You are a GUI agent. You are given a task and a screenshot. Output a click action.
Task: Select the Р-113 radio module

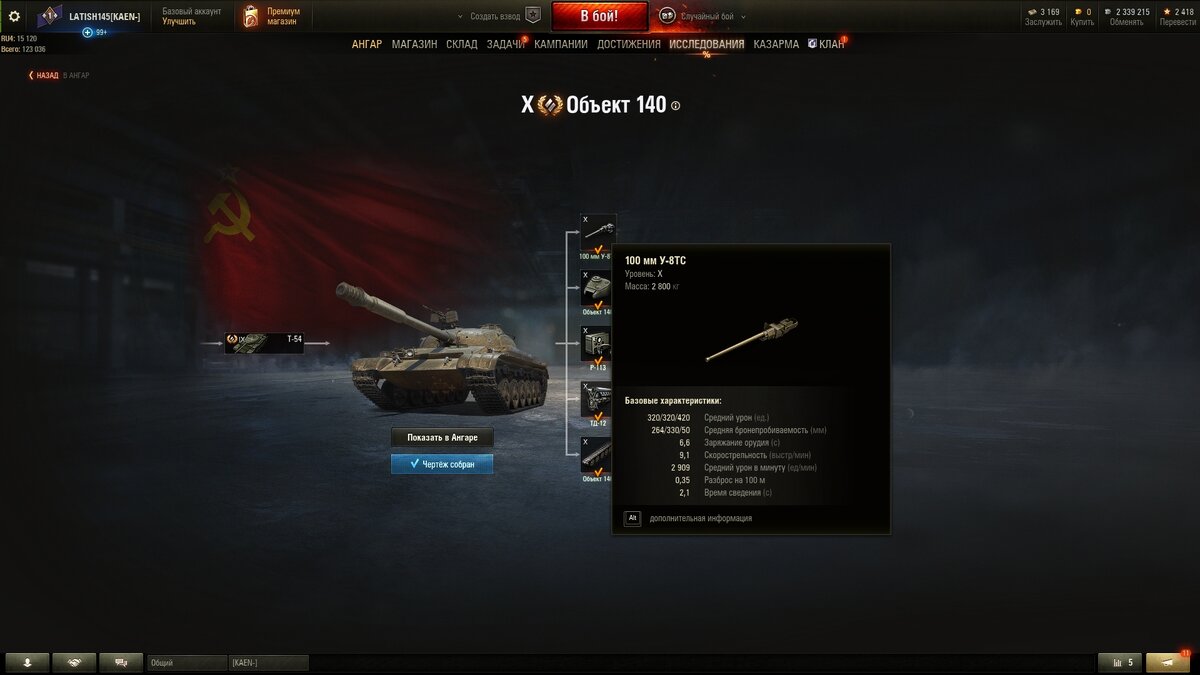pyautogui.click(x=598, y=346)
